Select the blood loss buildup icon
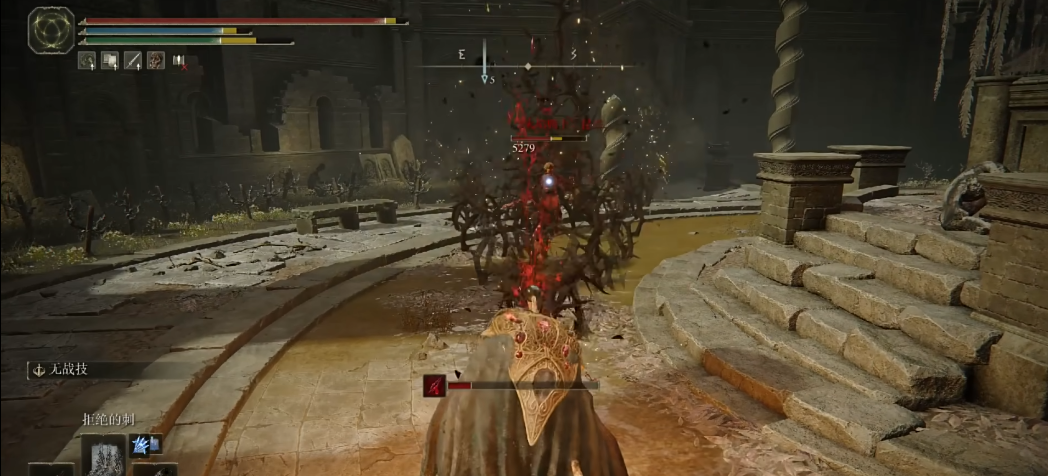Screen dimensions: 1048x476 tap(434, 385)
